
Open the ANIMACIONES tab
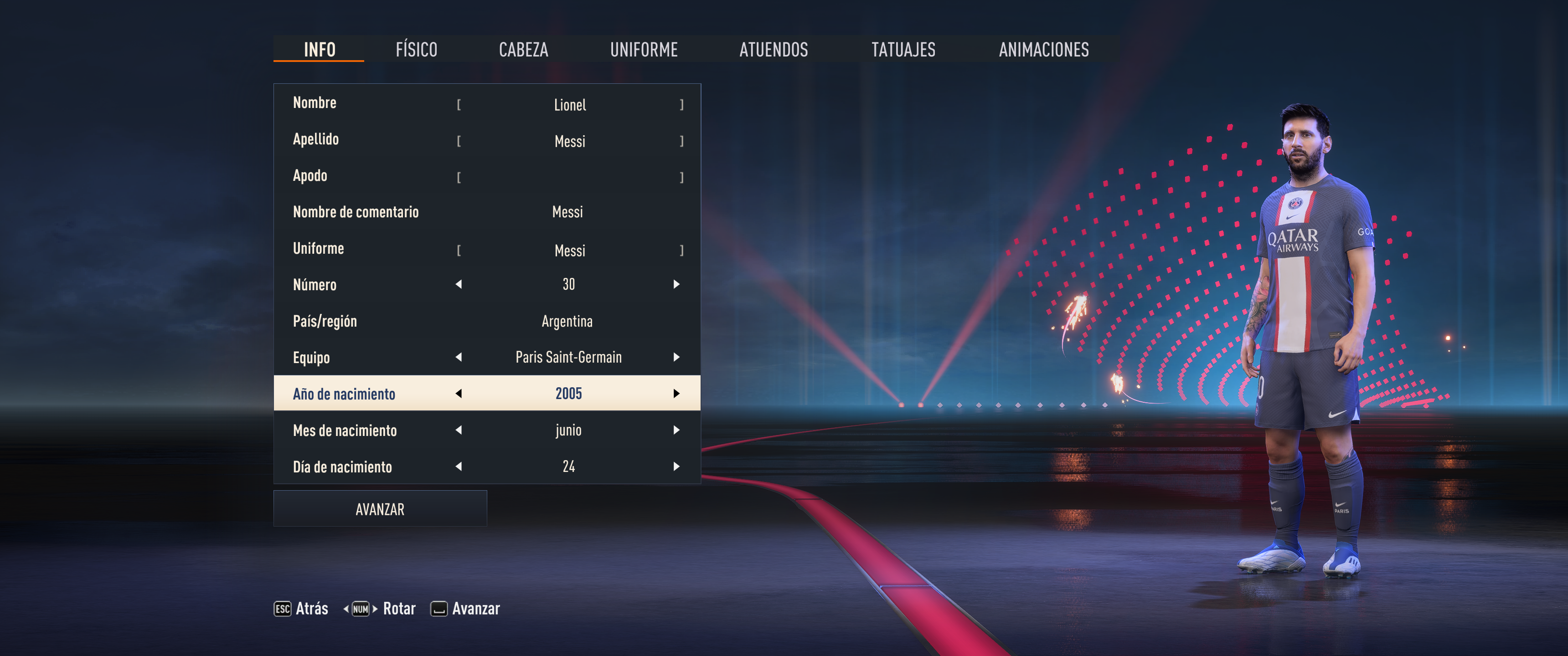click(1043, 49)
